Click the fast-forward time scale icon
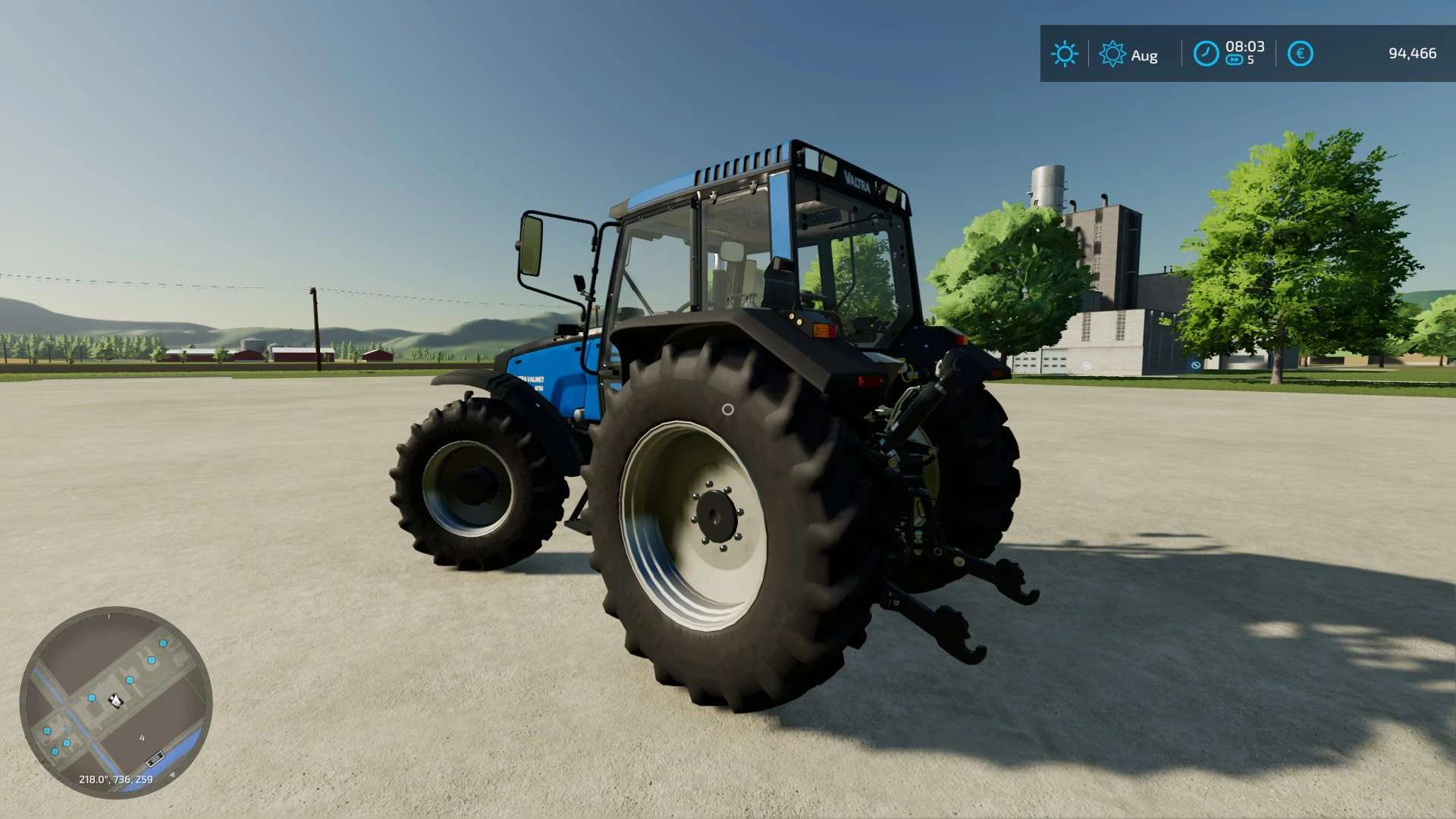Viewport: 1456px width, 819px height. coord(1234,61)
